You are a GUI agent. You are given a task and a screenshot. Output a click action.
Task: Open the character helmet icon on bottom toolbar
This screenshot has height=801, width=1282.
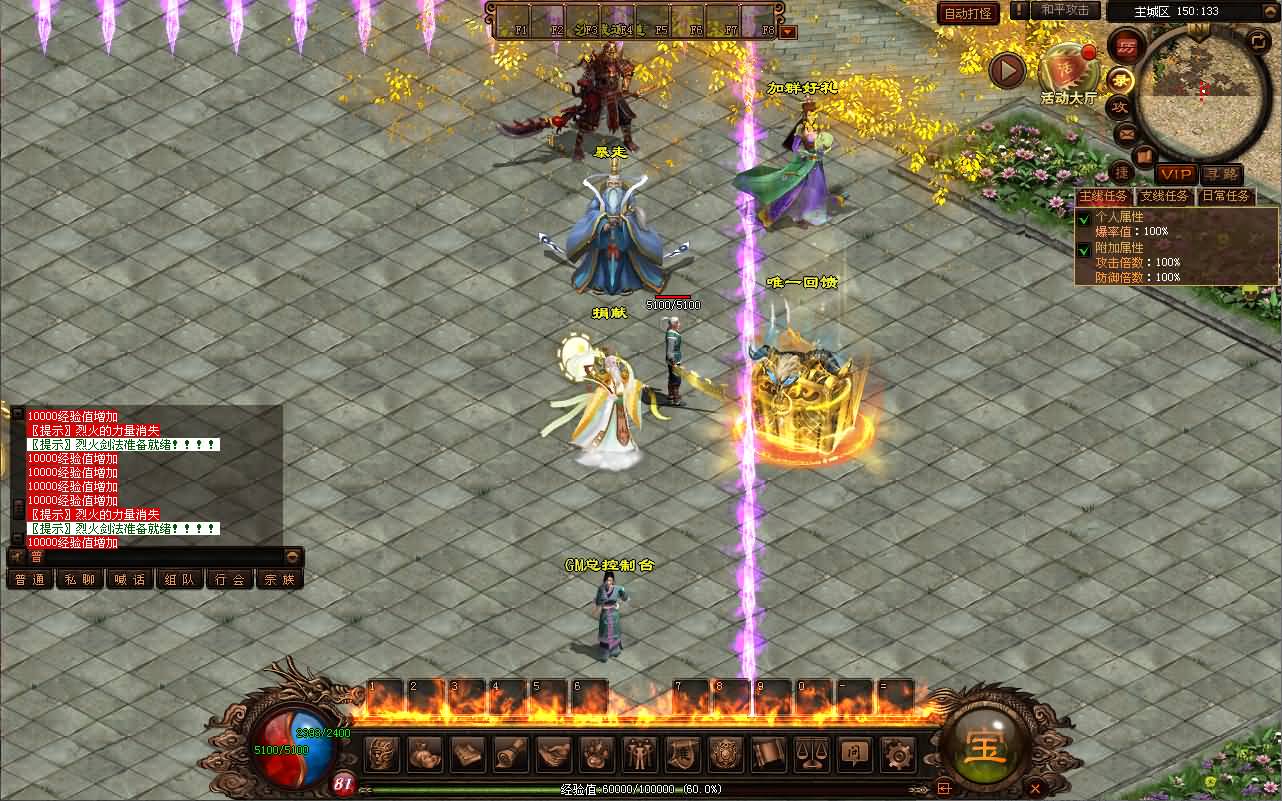click(381, 753)
